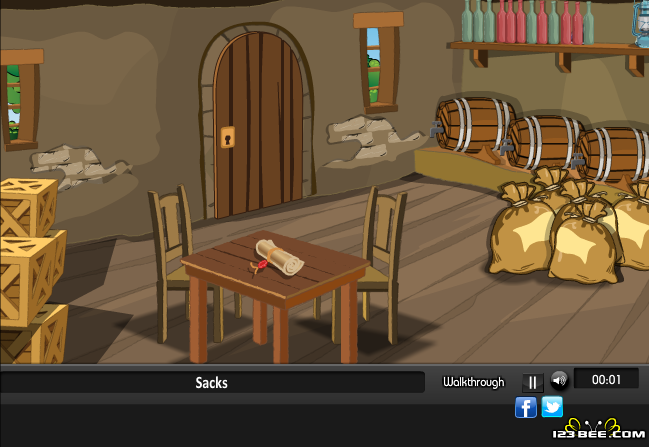Pause the game with the pause button
Image resolution: width=649 pixels, height=447 pixels.
point(532,382)
